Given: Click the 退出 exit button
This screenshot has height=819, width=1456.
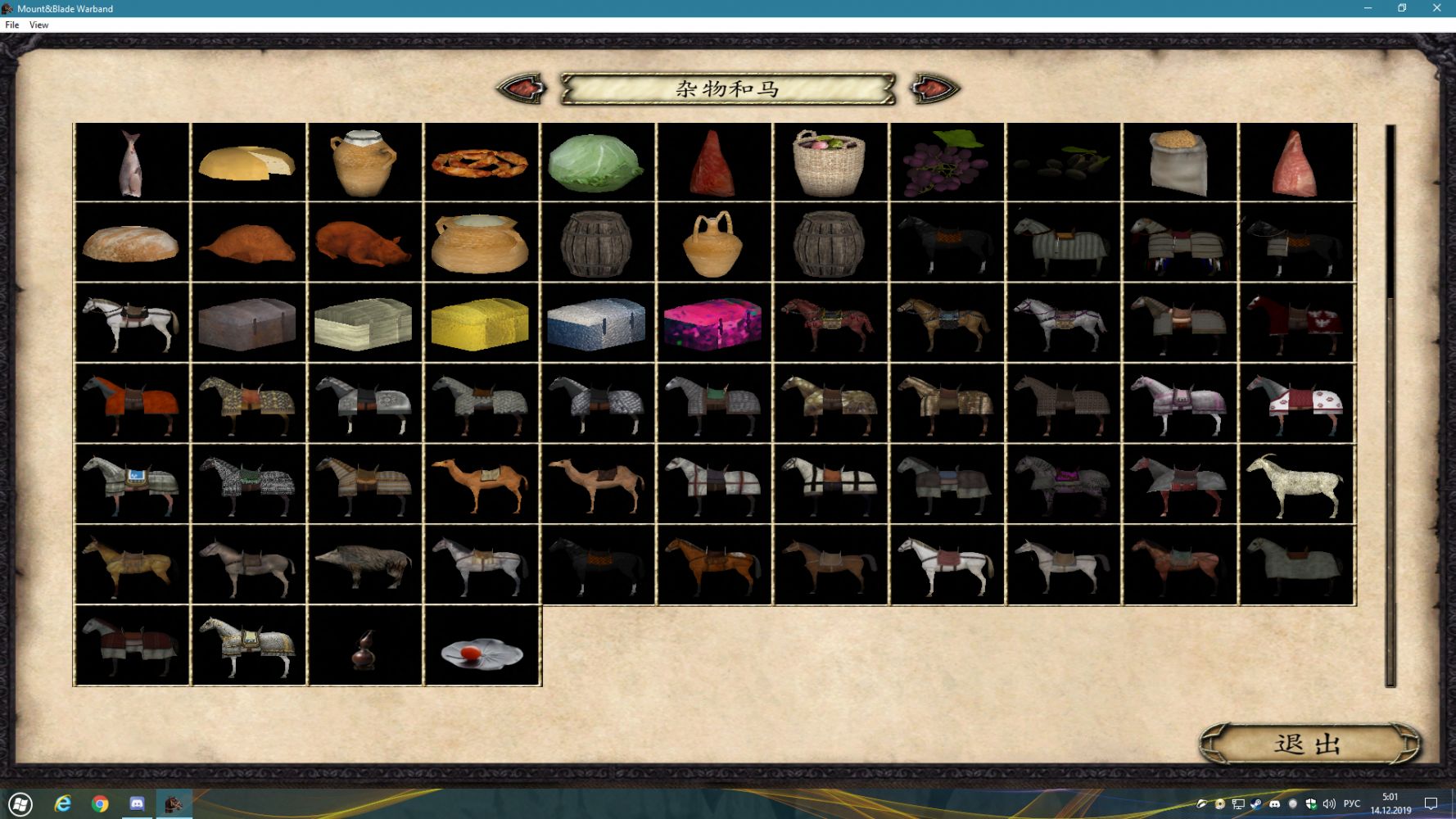Looking at the screenshot, I should (x=1309, y=744).
